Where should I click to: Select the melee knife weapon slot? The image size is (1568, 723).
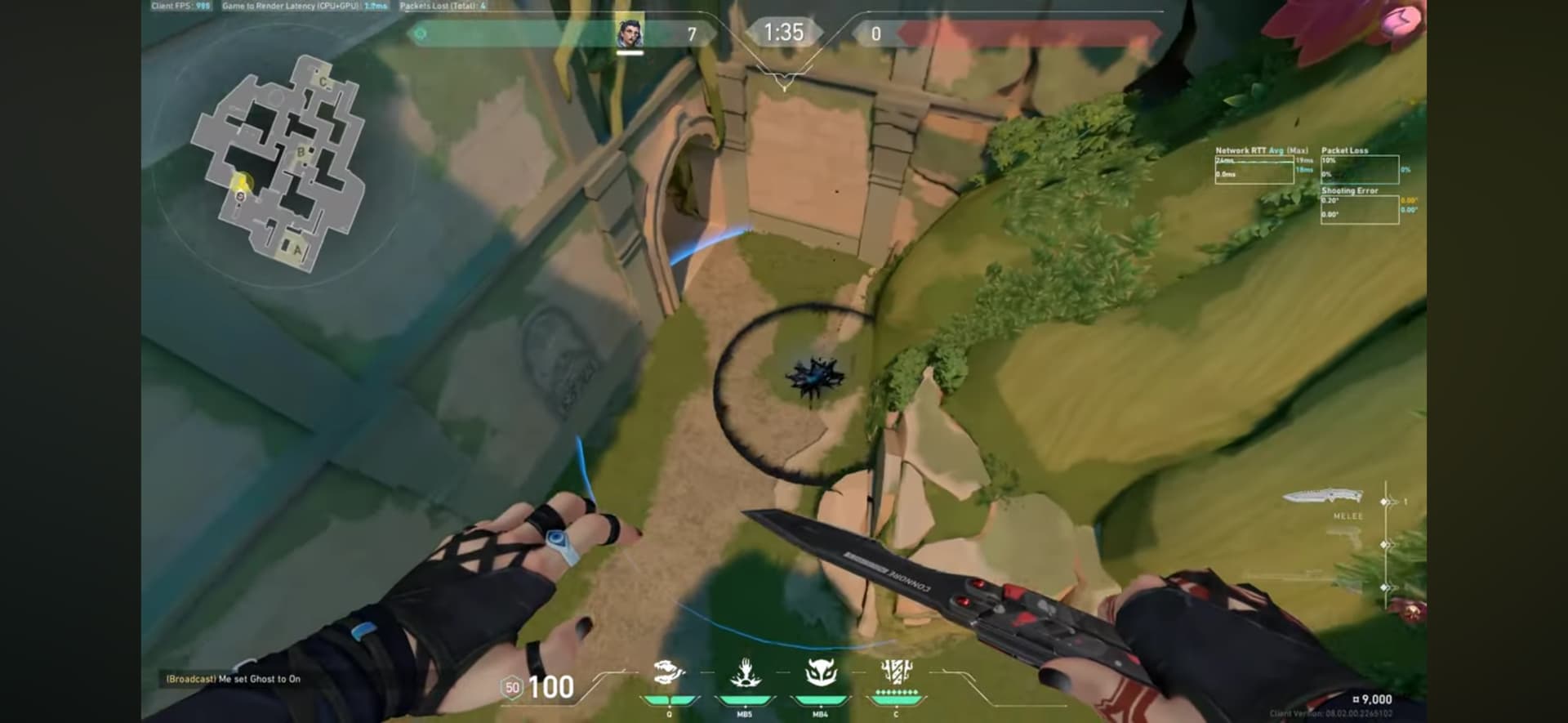click(x=1323, y=496)
